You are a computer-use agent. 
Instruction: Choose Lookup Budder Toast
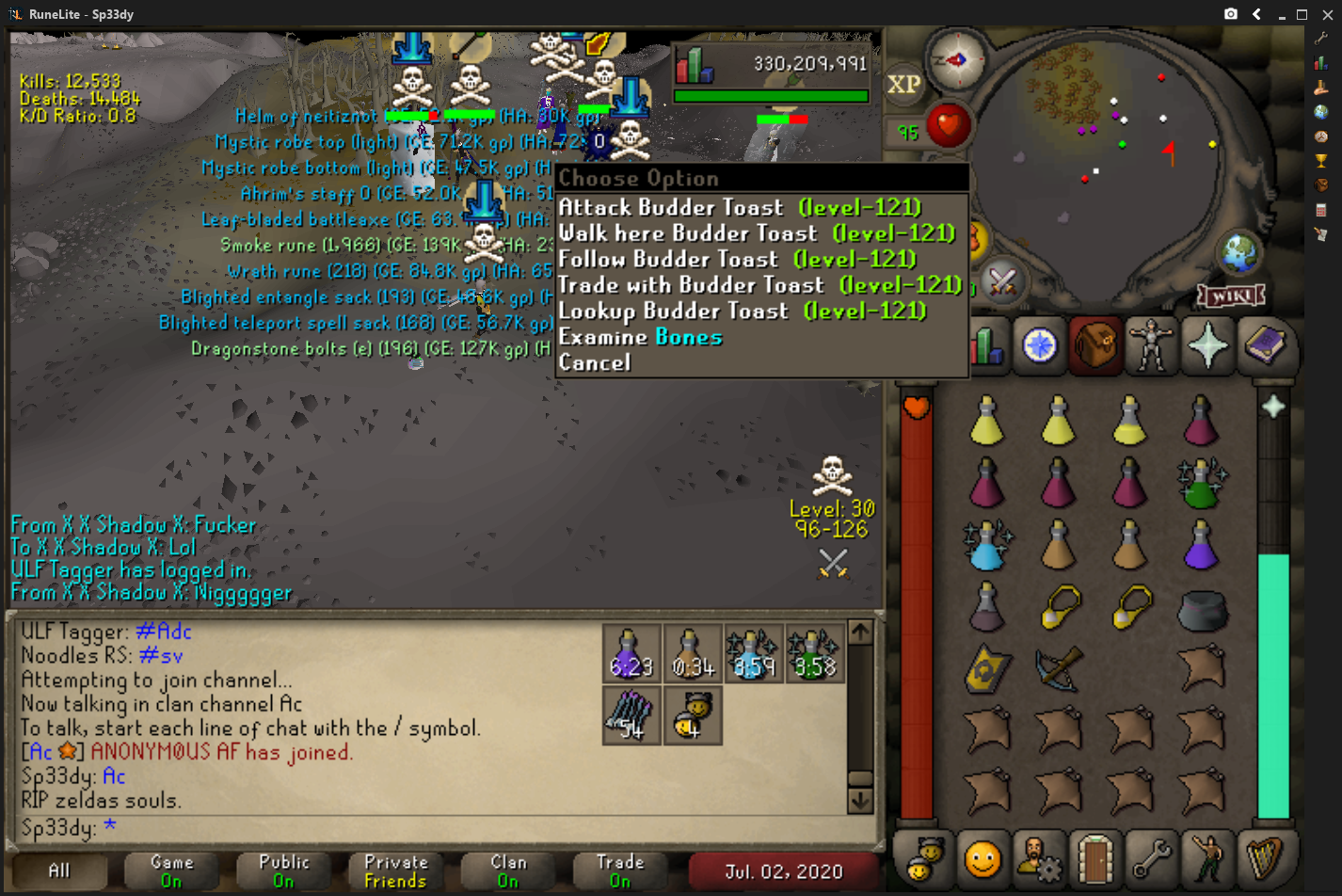pos(742,312)
